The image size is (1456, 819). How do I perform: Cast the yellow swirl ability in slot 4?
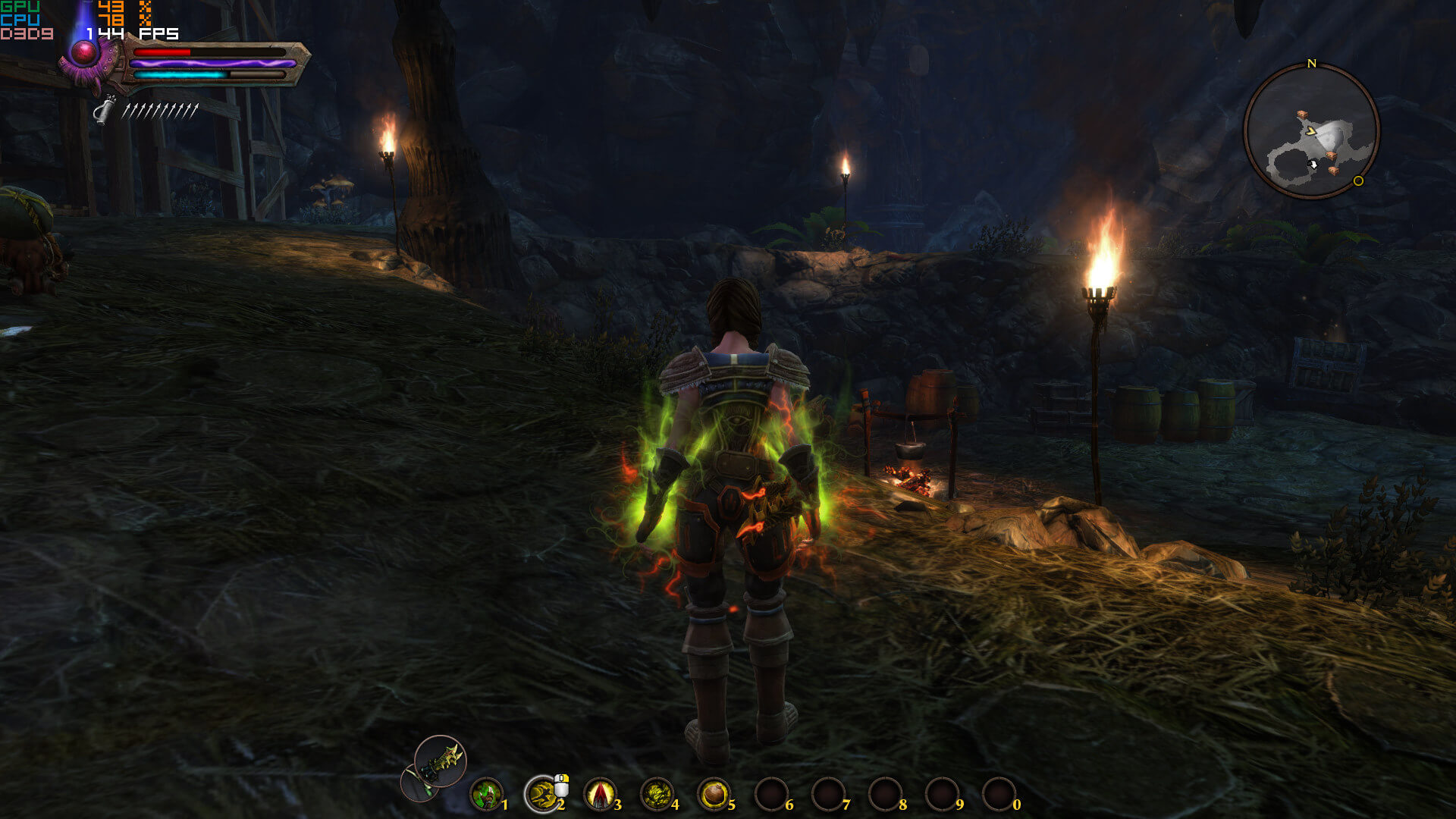point(657,794)
